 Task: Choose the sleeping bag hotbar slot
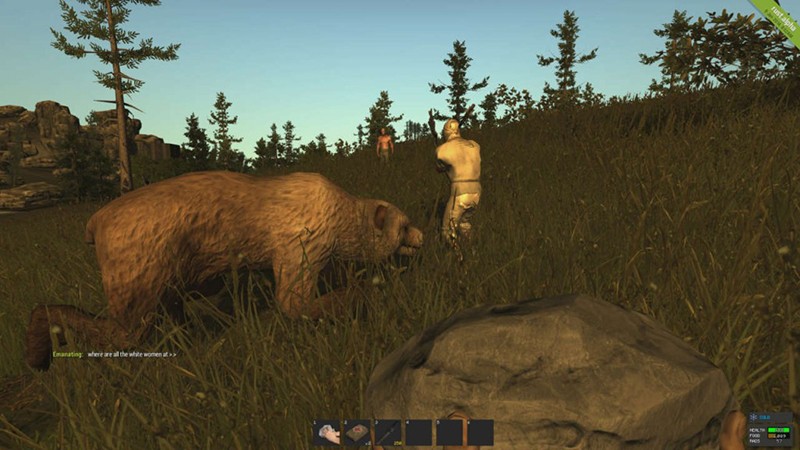coord(357,432)
